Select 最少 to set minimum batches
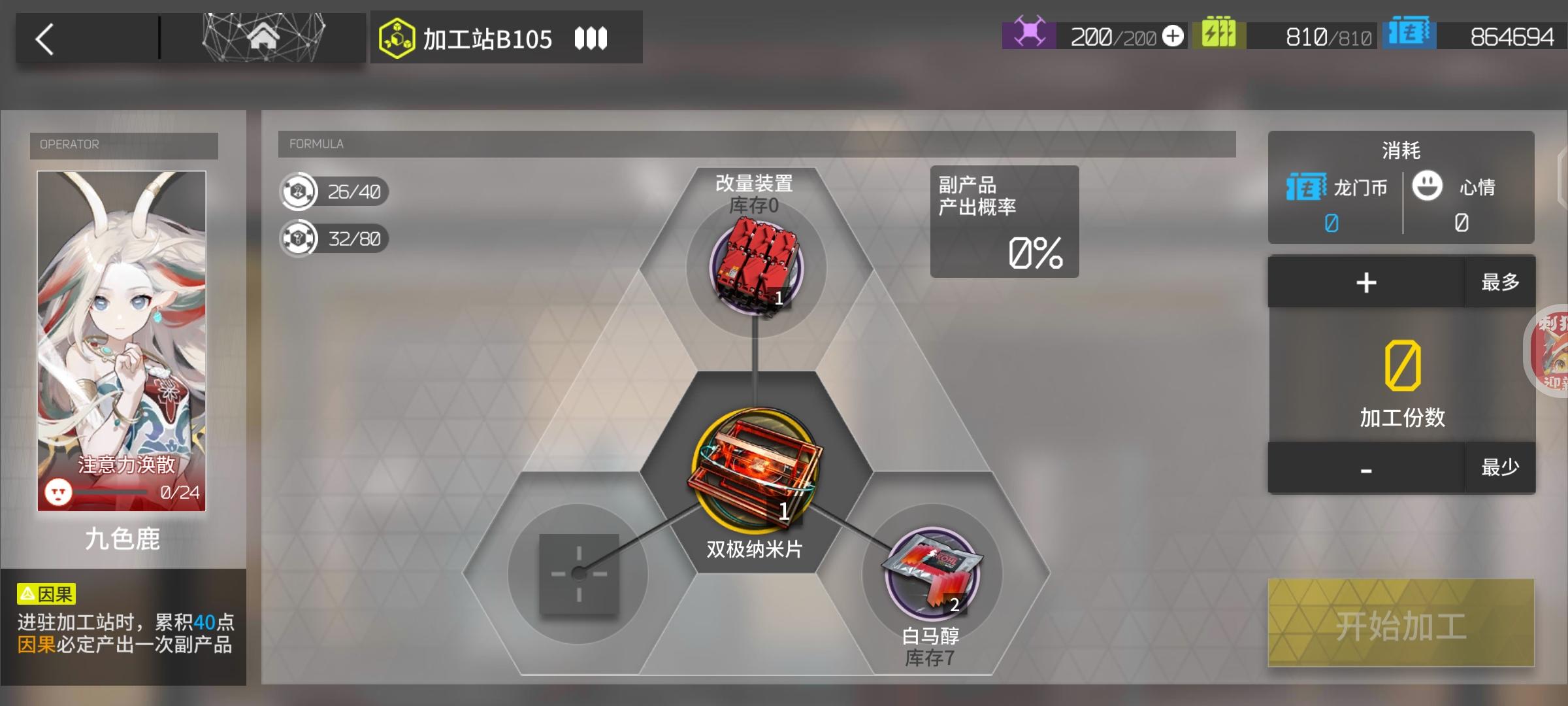The image size is (1568, 706). [1499, 466]
